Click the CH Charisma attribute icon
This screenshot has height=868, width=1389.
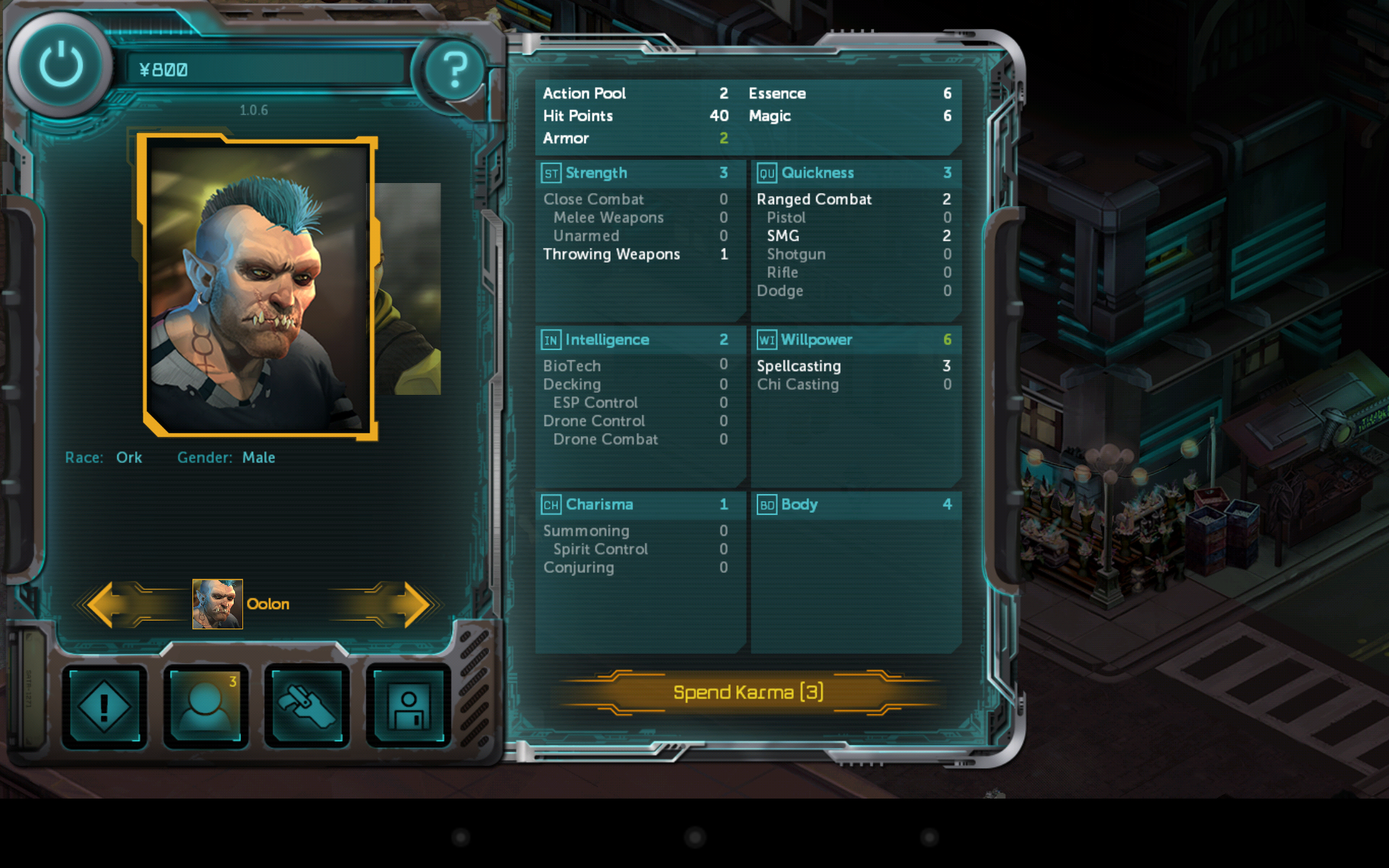[551, 504]
